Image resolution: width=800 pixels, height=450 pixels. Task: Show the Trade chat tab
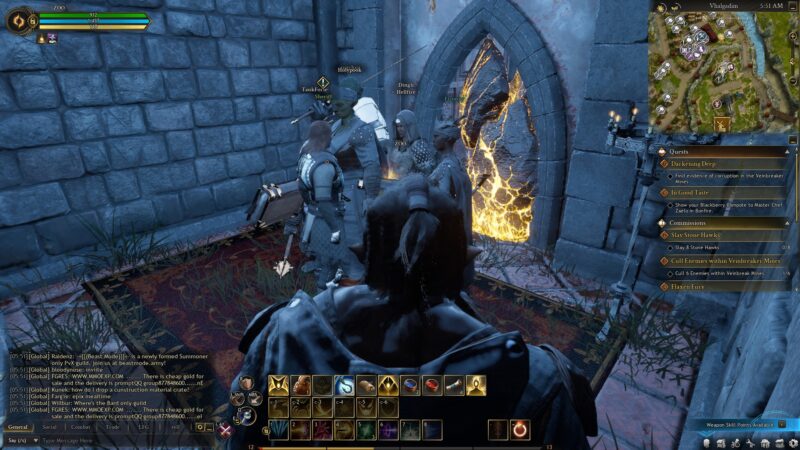(113, 427)
